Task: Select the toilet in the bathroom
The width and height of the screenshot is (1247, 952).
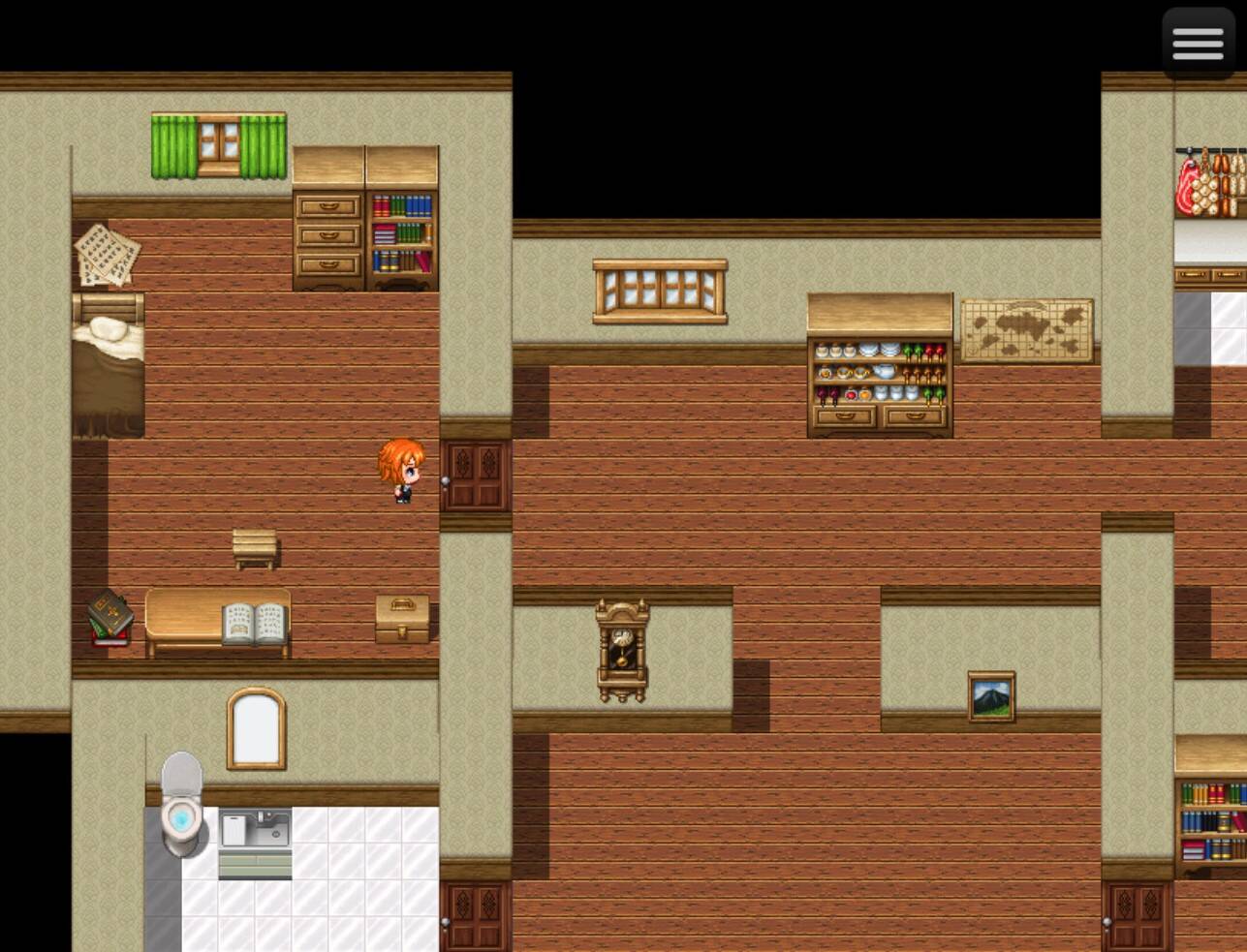Action: (x=181, y=818)
